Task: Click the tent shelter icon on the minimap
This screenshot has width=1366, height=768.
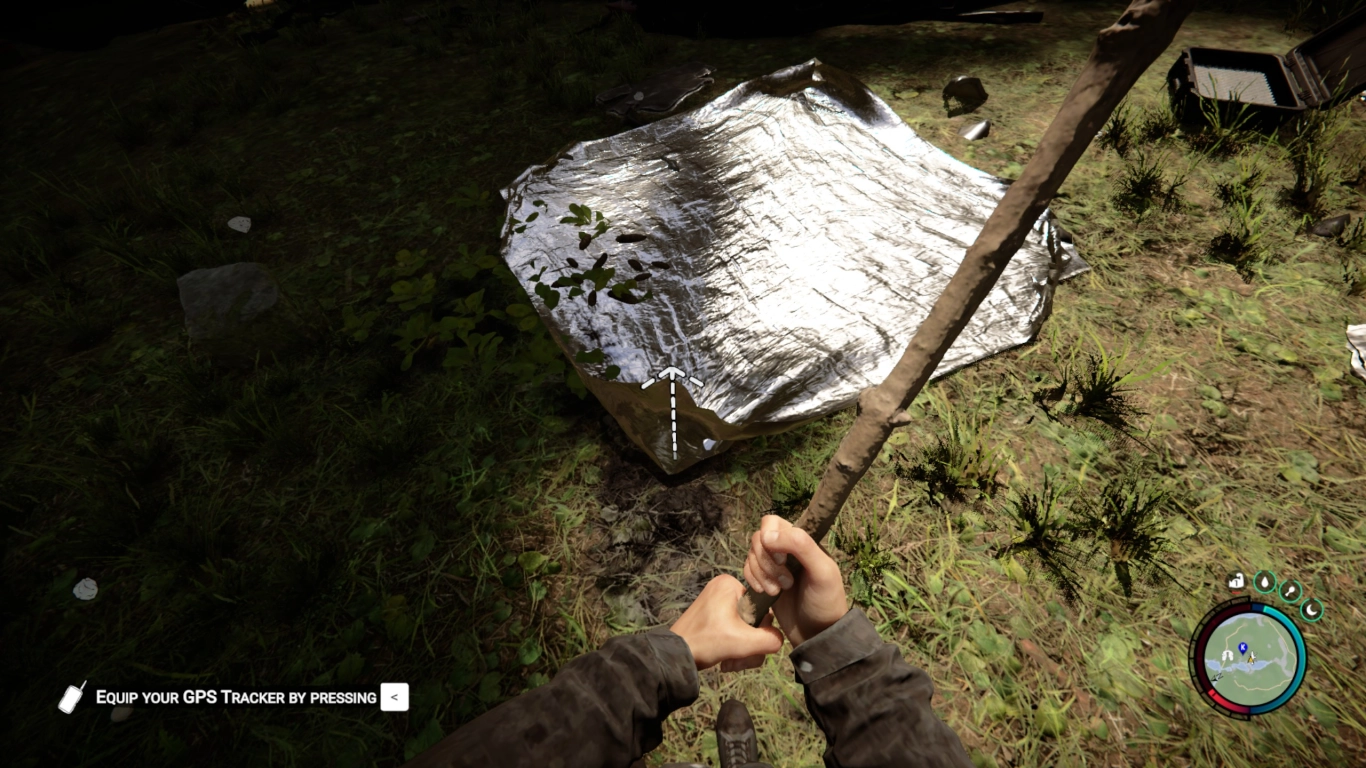Action: [x=1228, y=656]
